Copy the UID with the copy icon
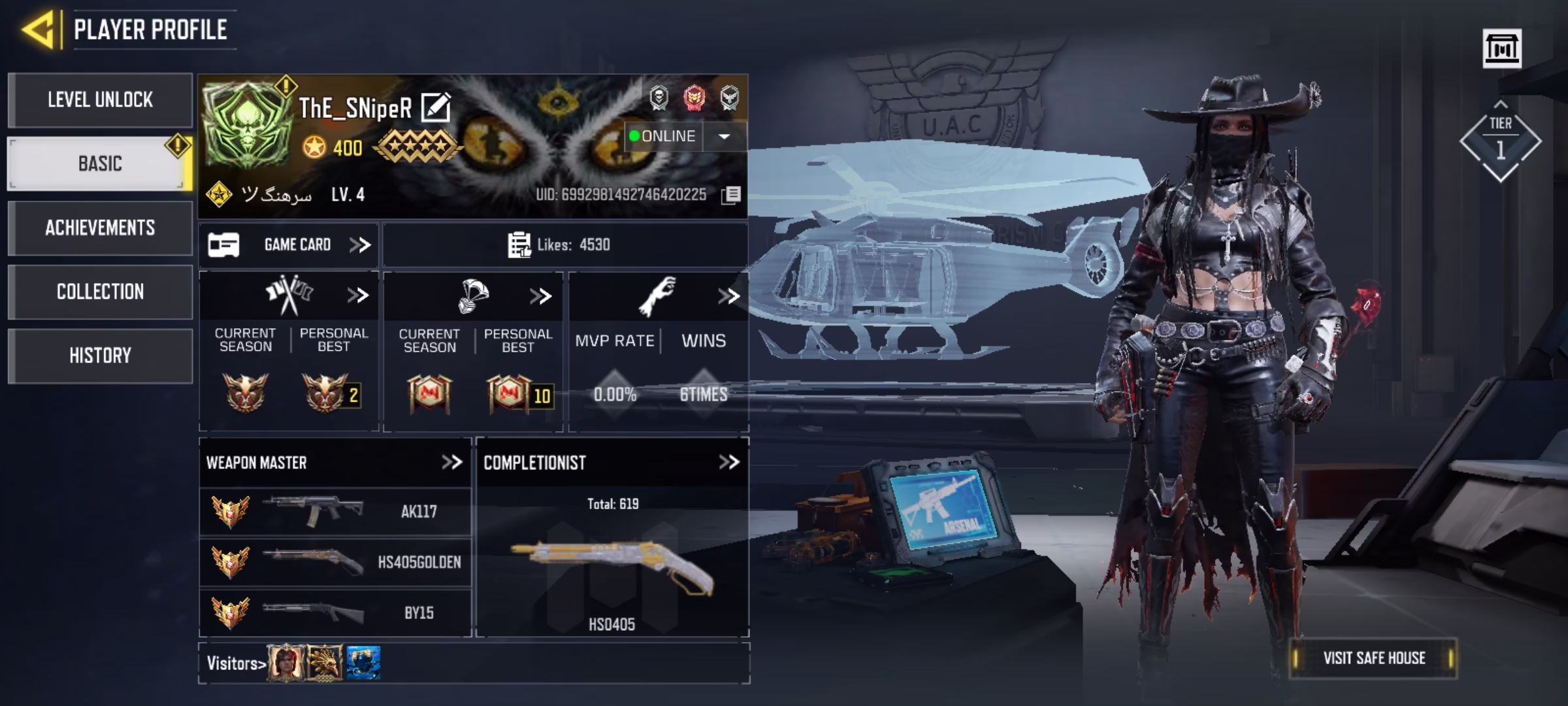Screen dimensions: 1568x706 point(731,195)
